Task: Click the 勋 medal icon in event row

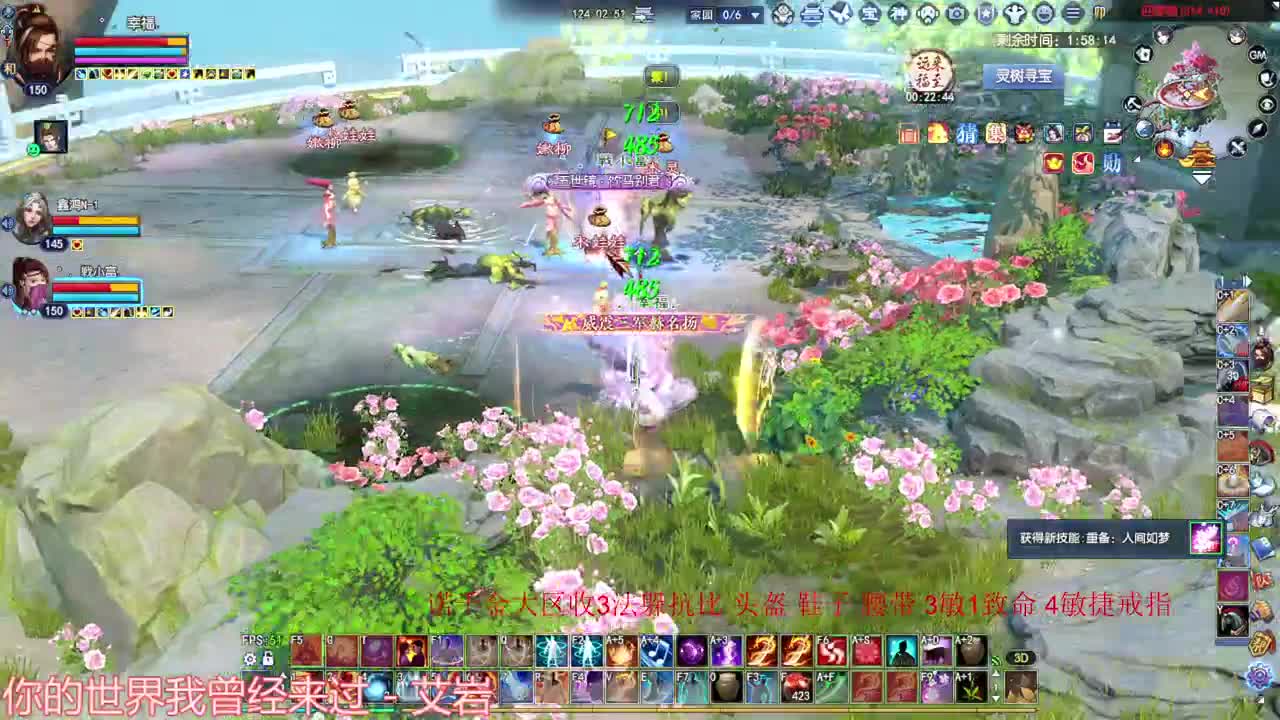Action: [1111, 162]
